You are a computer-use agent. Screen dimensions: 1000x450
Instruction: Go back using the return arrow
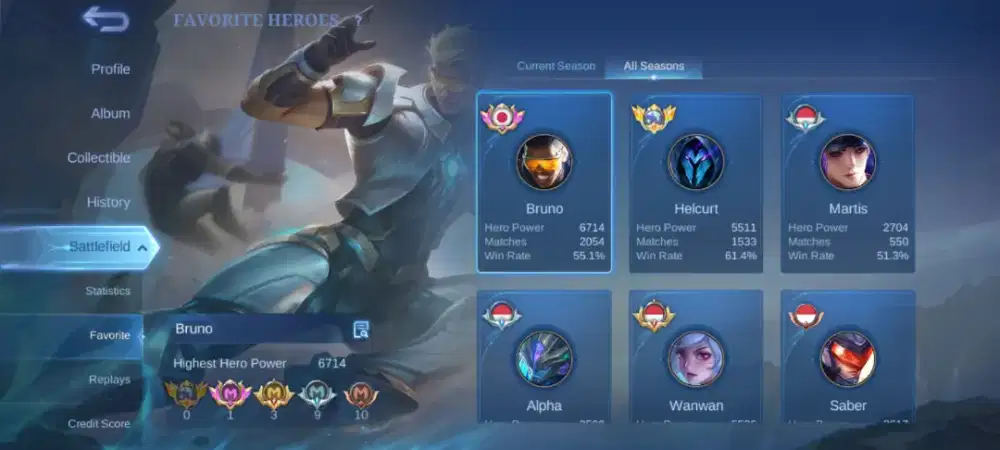[x=105, y=18]
